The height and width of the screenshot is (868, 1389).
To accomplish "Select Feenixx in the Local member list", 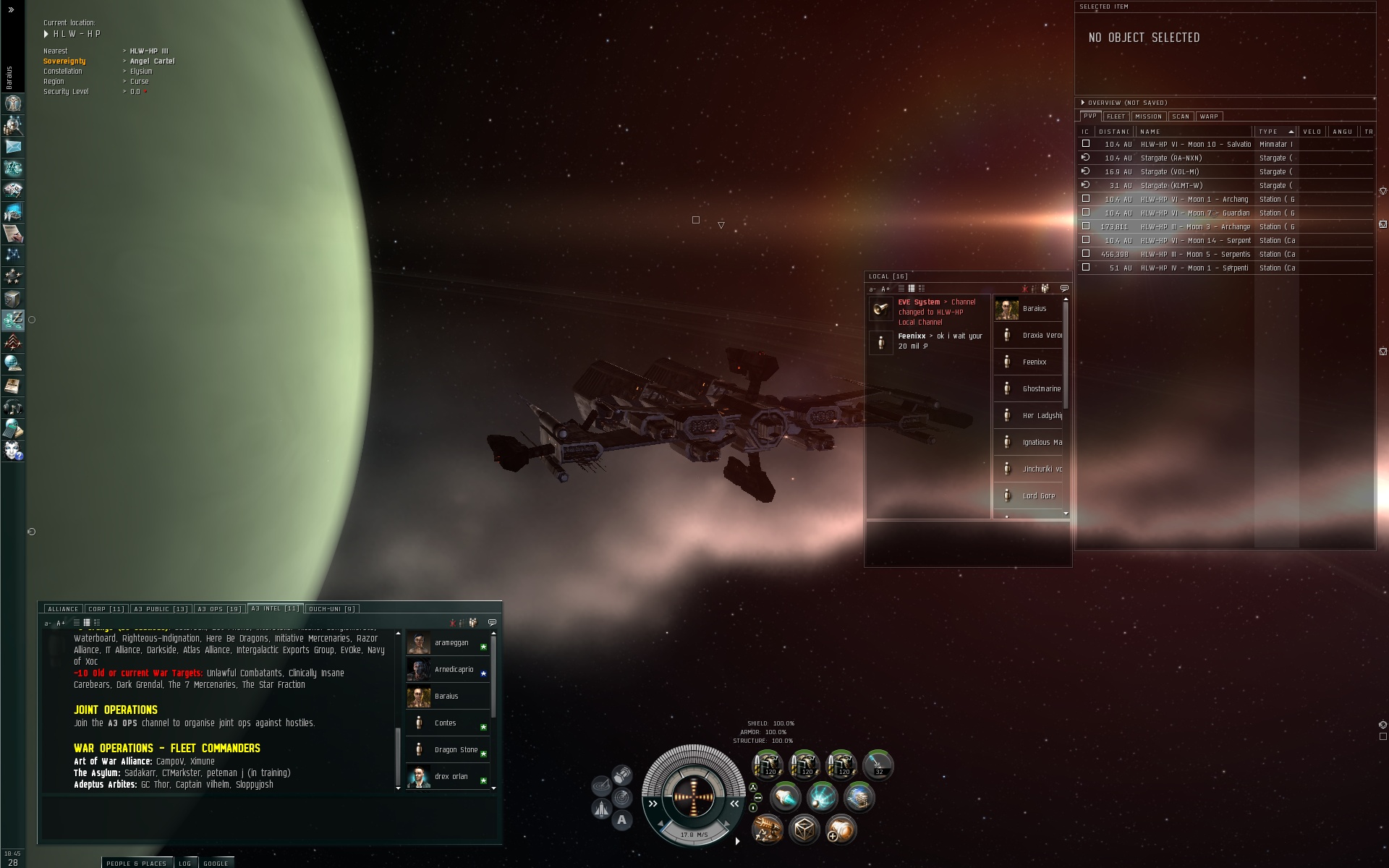I will [1034, 362].
